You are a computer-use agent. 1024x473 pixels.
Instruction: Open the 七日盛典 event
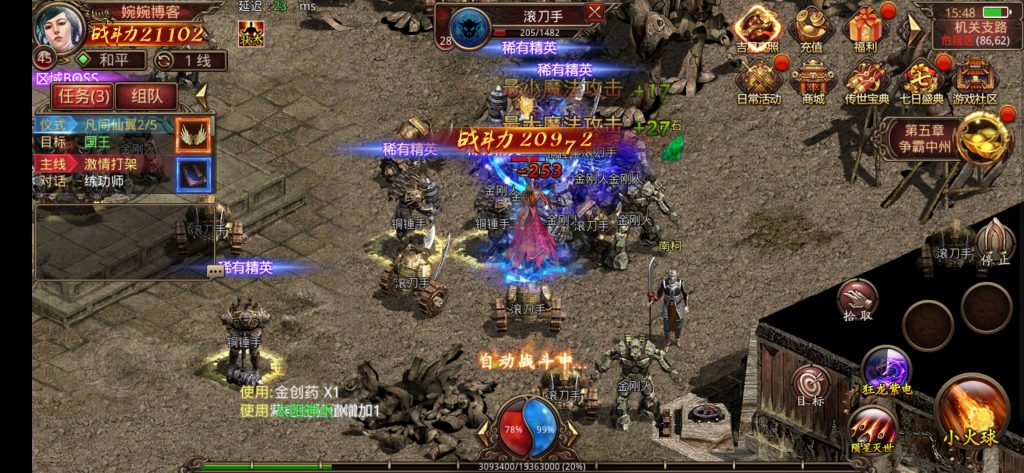920,79
